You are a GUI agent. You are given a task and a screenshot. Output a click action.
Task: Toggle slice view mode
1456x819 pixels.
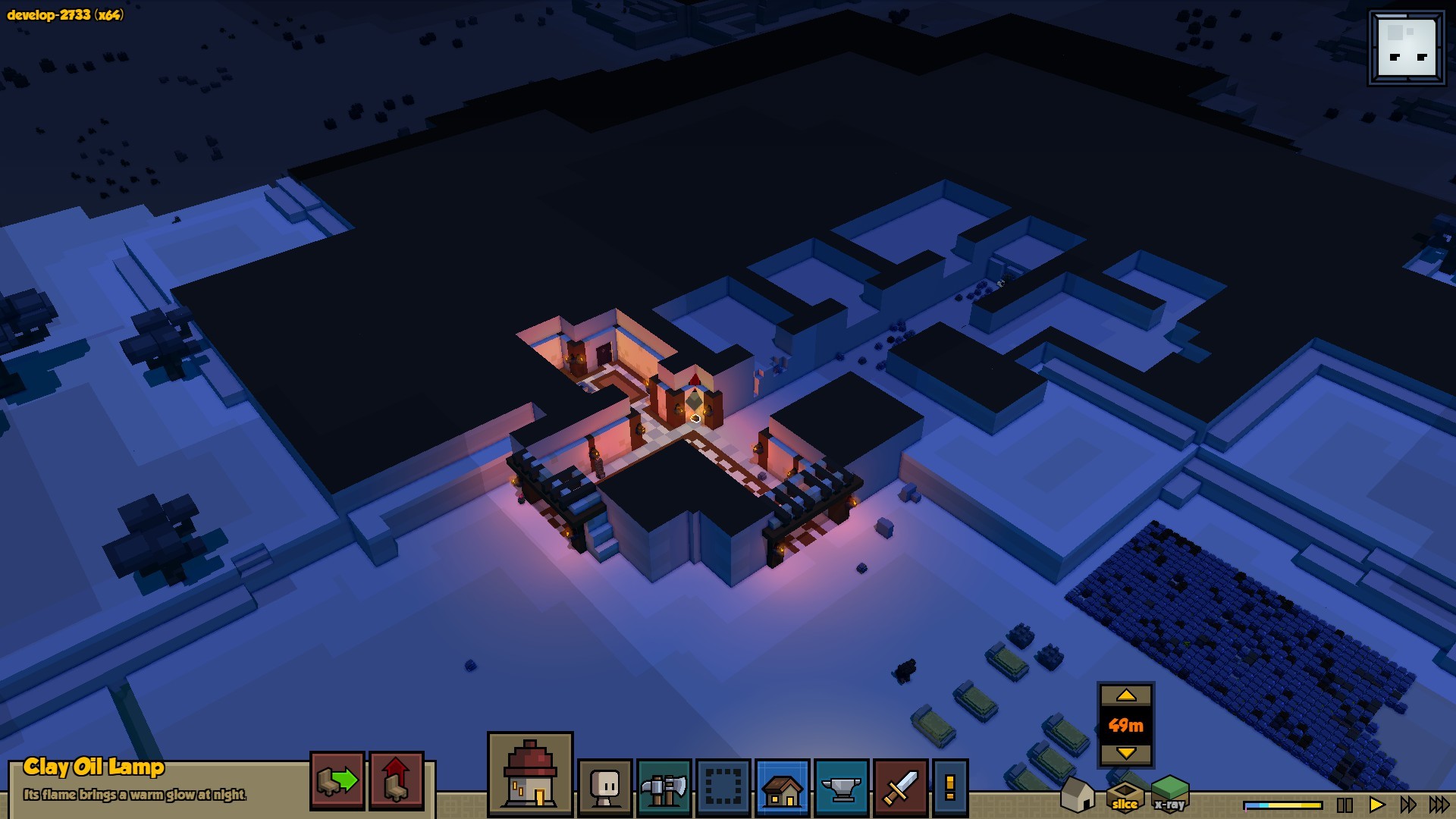[x=1125, y=796]
